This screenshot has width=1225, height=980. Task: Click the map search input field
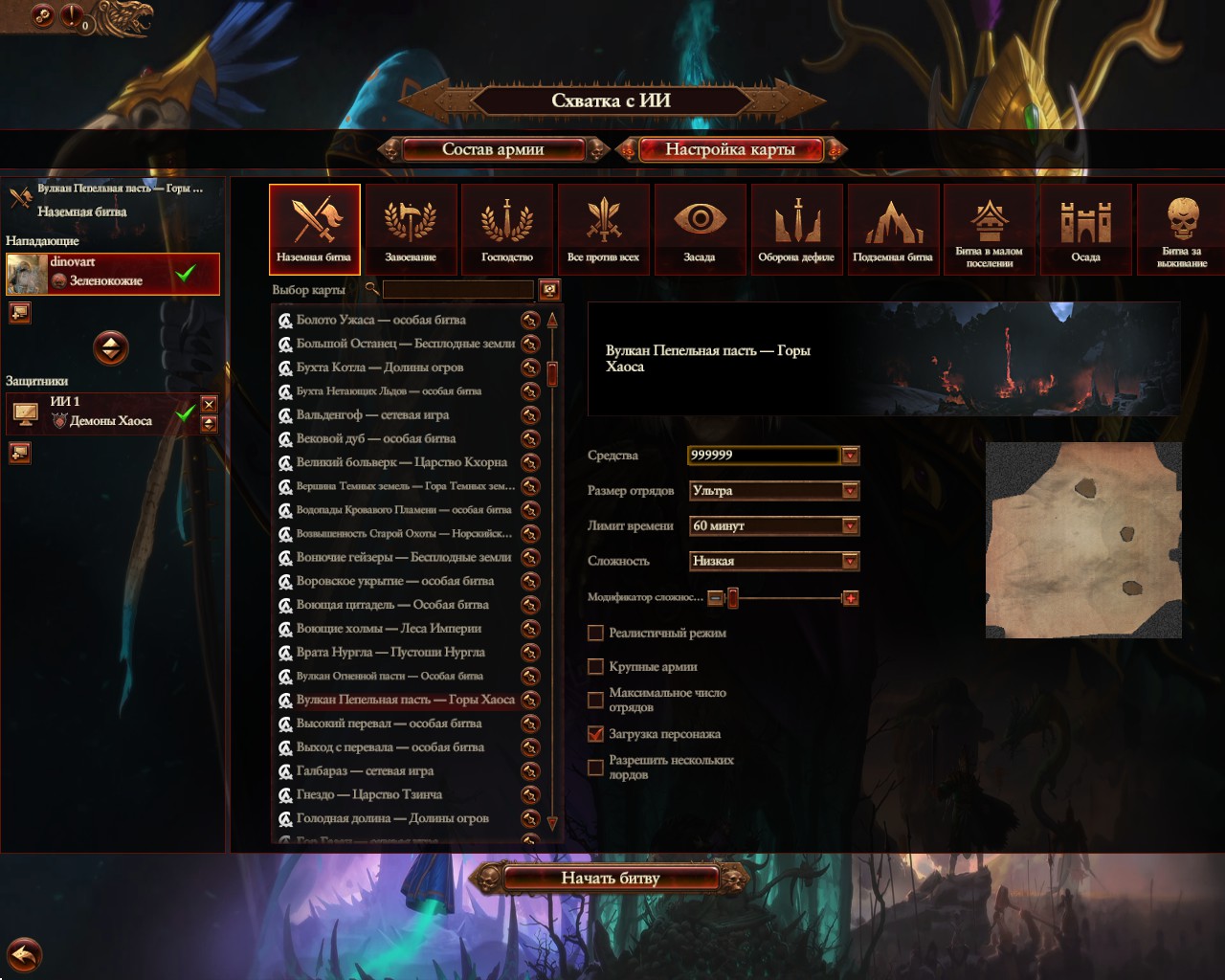pyautogui.click(x=457, y=289)
